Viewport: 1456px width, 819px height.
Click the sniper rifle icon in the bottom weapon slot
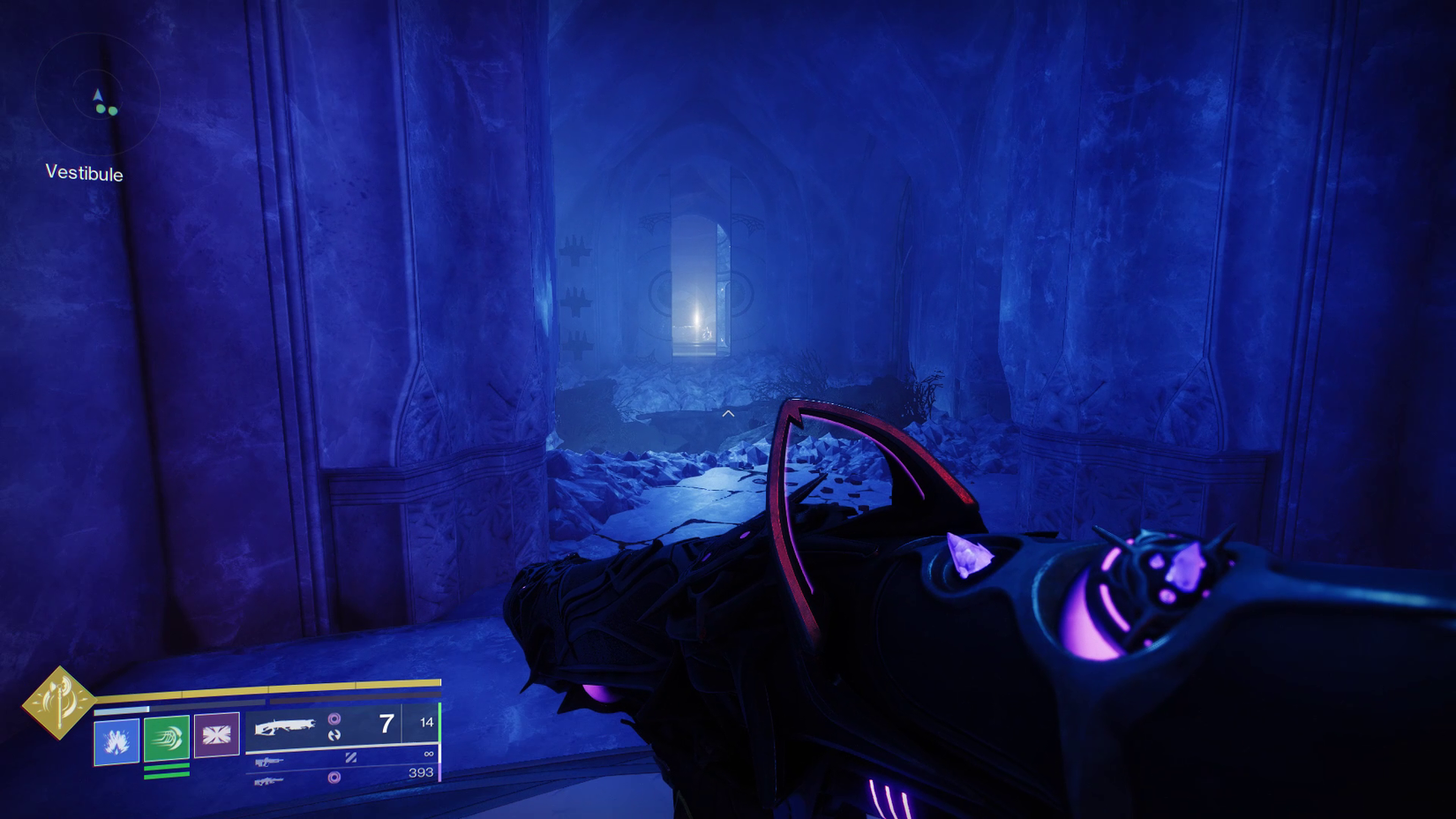[269, 780]
